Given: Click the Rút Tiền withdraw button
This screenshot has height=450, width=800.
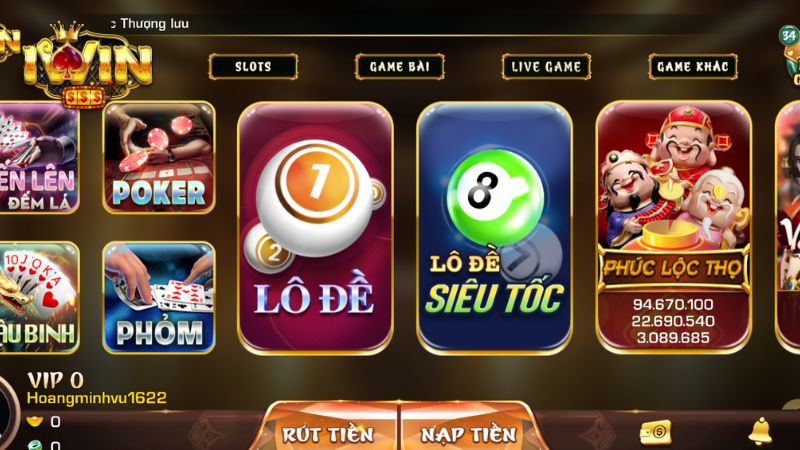Looking at the screenshot, I should pyautogui.click(x=329, y=433).
